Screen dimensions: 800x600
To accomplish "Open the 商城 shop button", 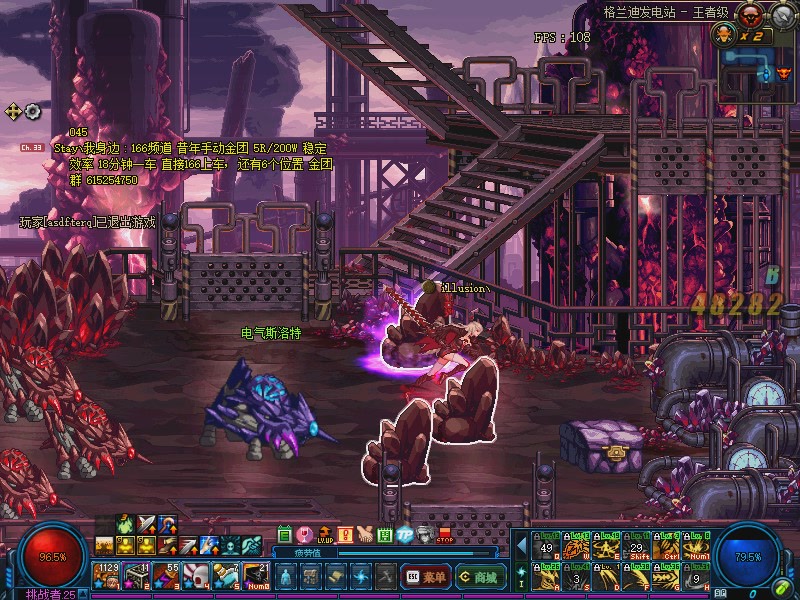I will tap(481, 576).
